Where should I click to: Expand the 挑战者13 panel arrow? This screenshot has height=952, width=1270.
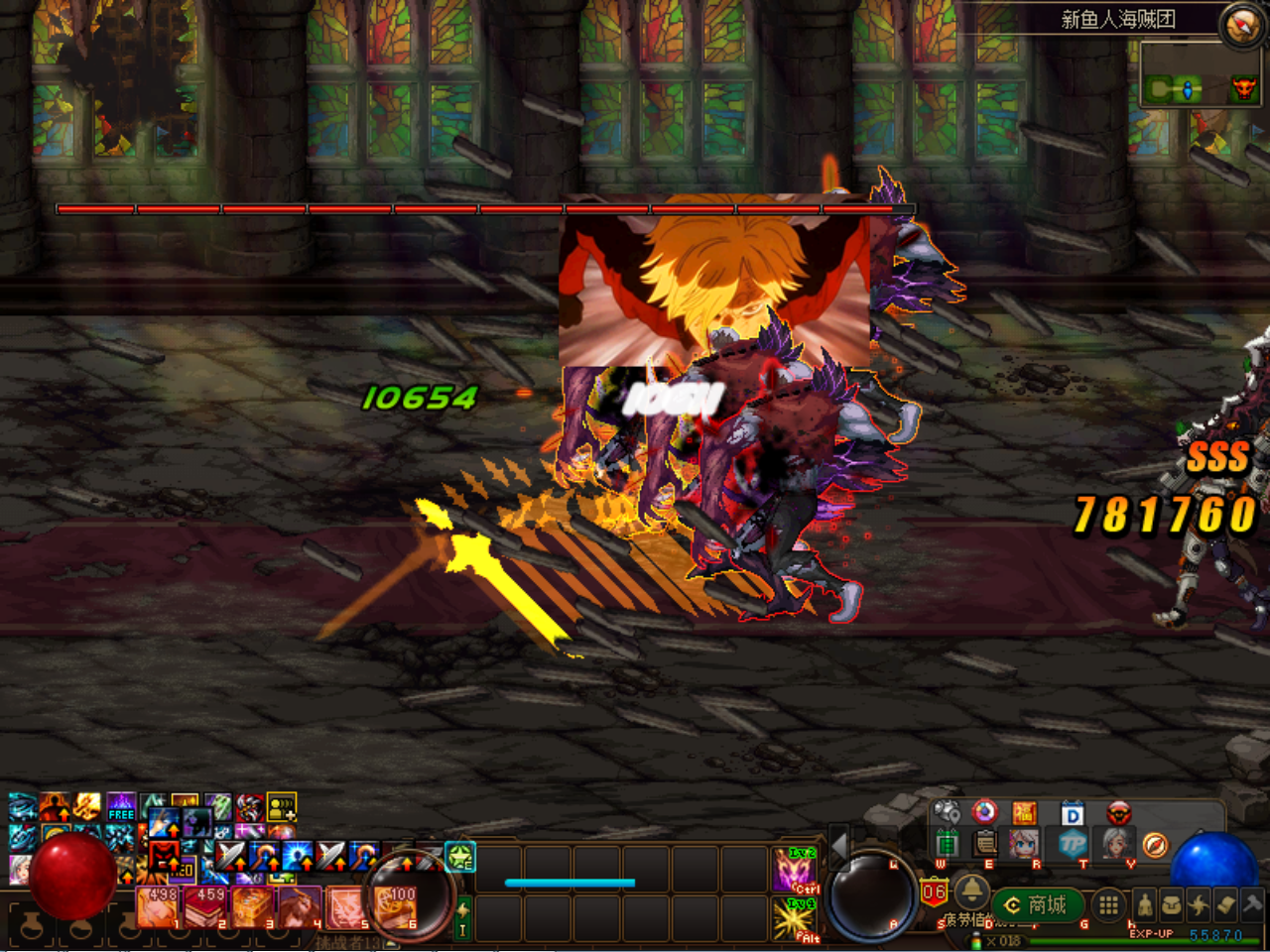pos(390,943)
